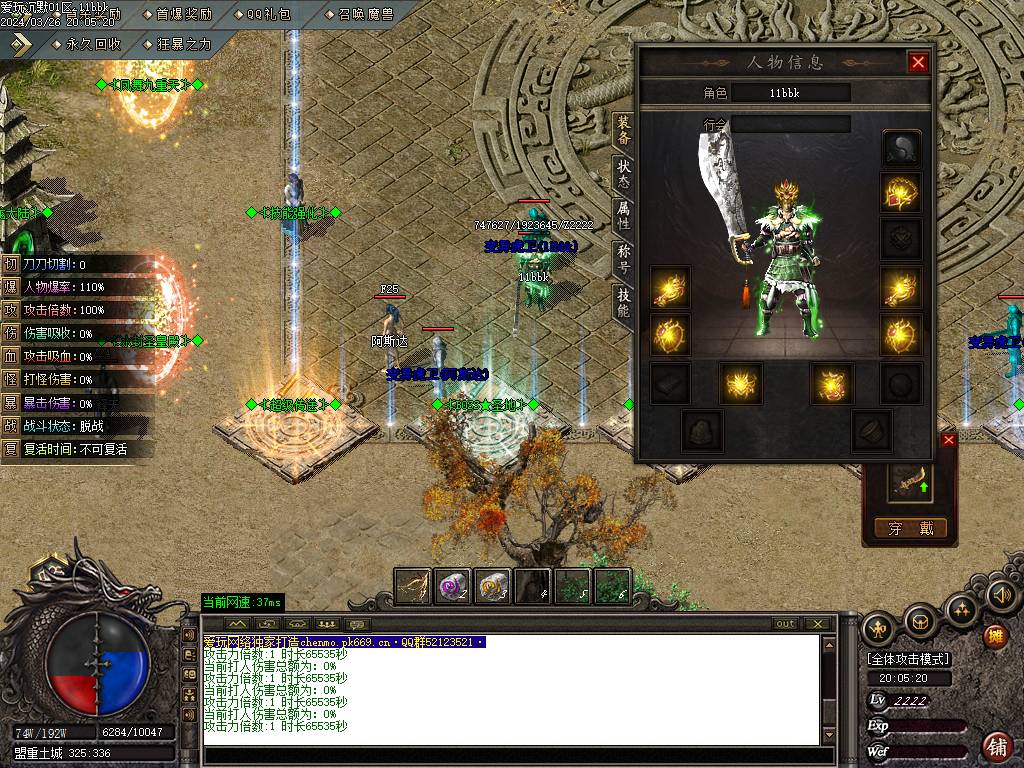The width and height of the screenshot is (1024, 768).
Task: Show the 称号 titles tab
Action: click(x=623, y=260)
